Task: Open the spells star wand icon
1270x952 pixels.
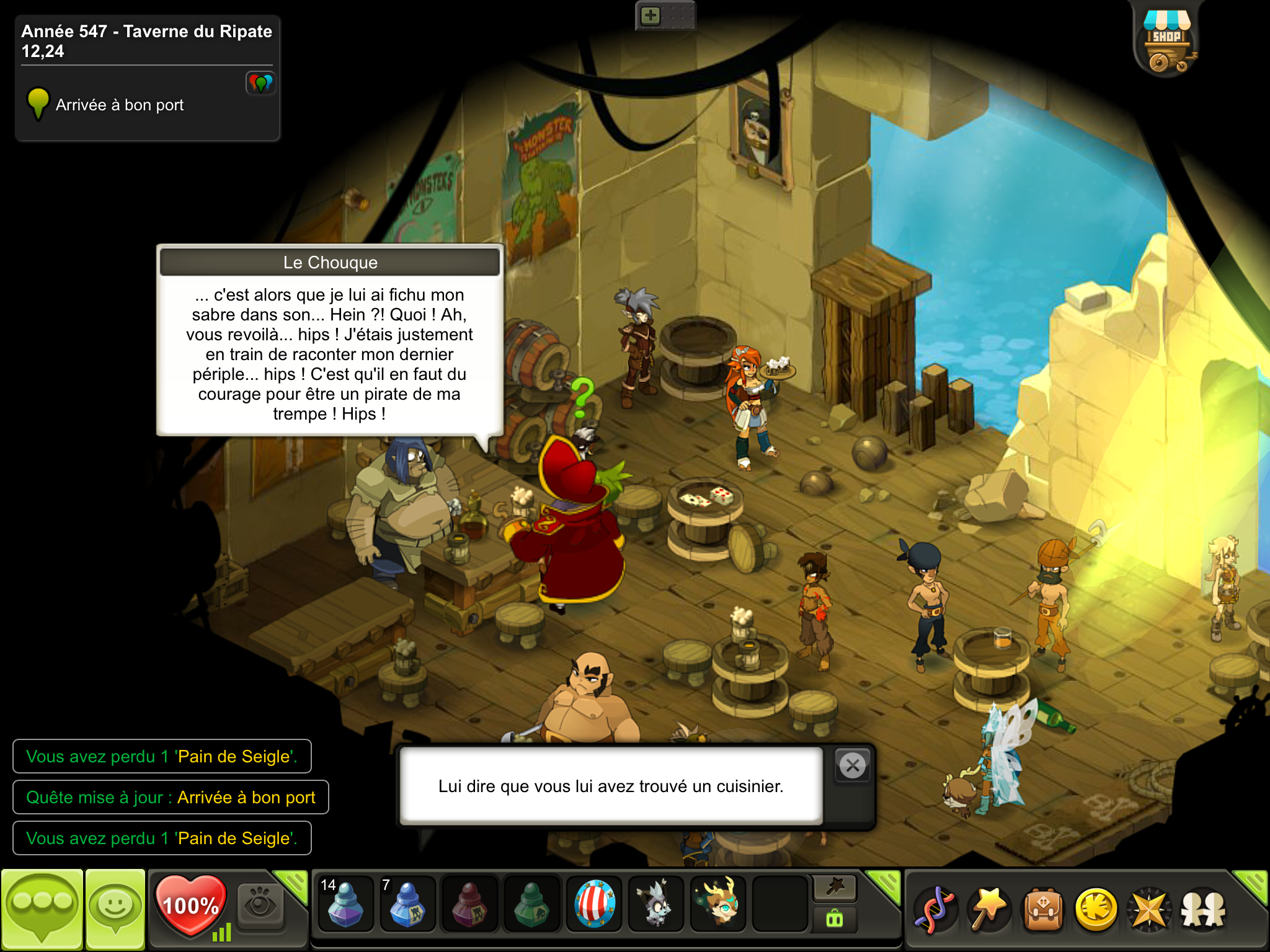Action: (989, 909)
